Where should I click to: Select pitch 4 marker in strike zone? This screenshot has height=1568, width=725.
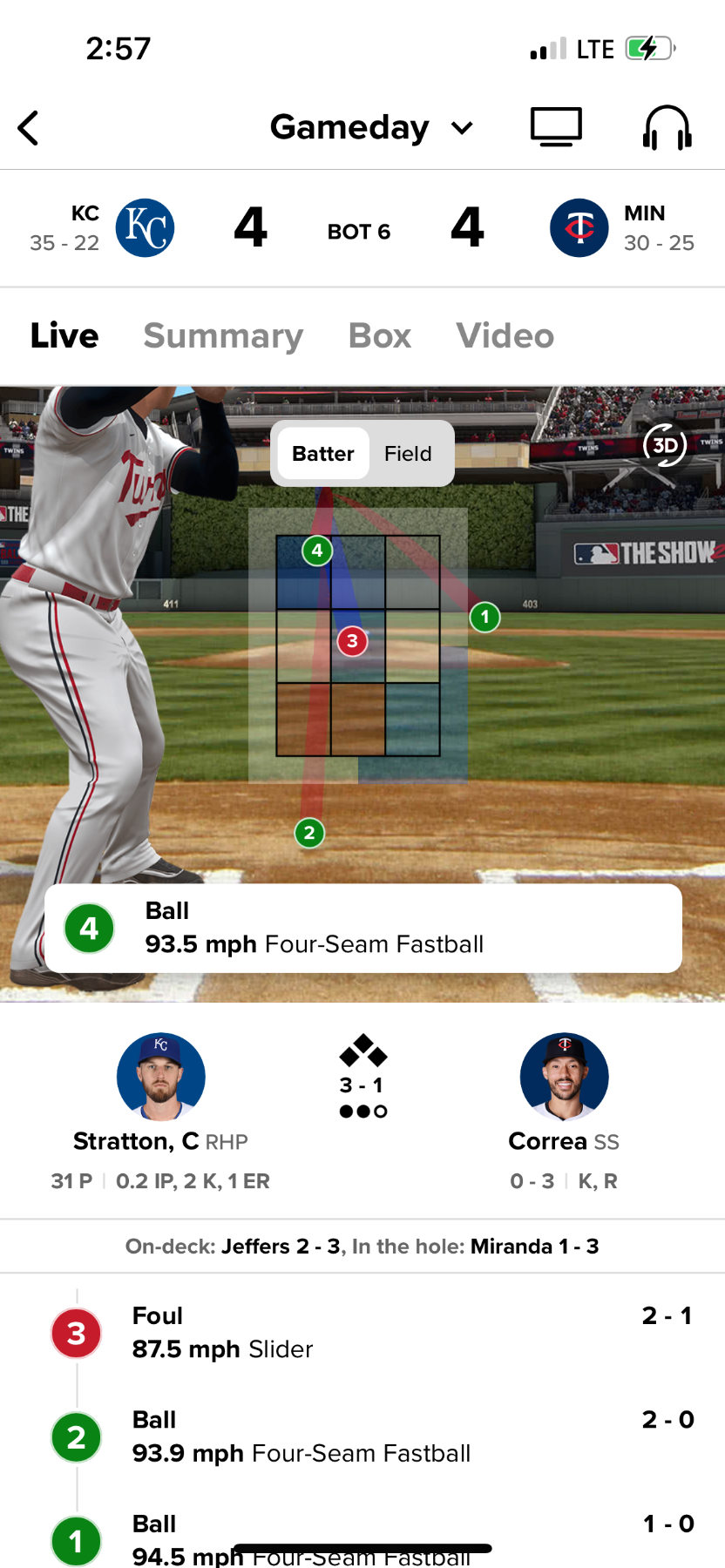(317, 551)
